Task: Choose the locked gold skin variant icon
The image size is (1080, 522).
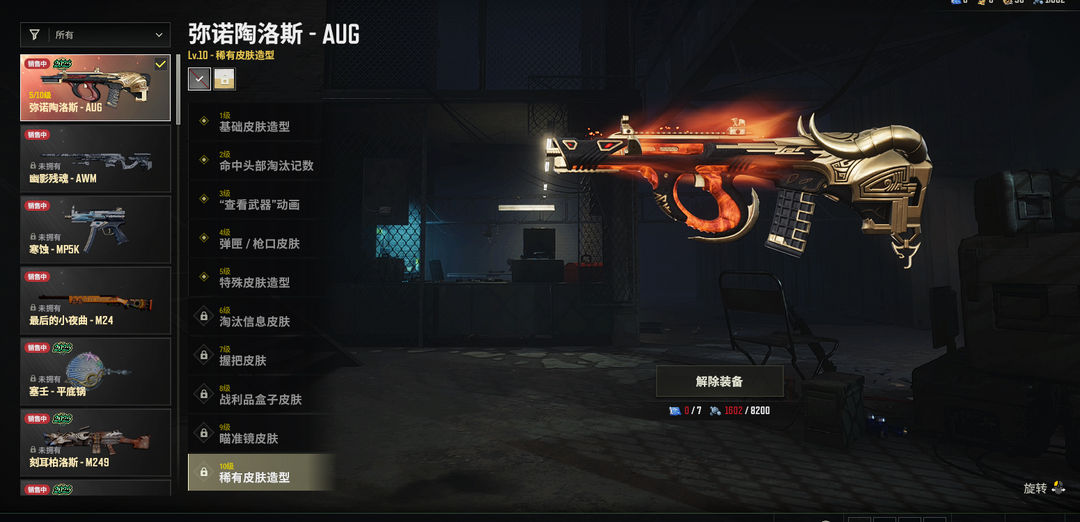Action: point(226,79)
